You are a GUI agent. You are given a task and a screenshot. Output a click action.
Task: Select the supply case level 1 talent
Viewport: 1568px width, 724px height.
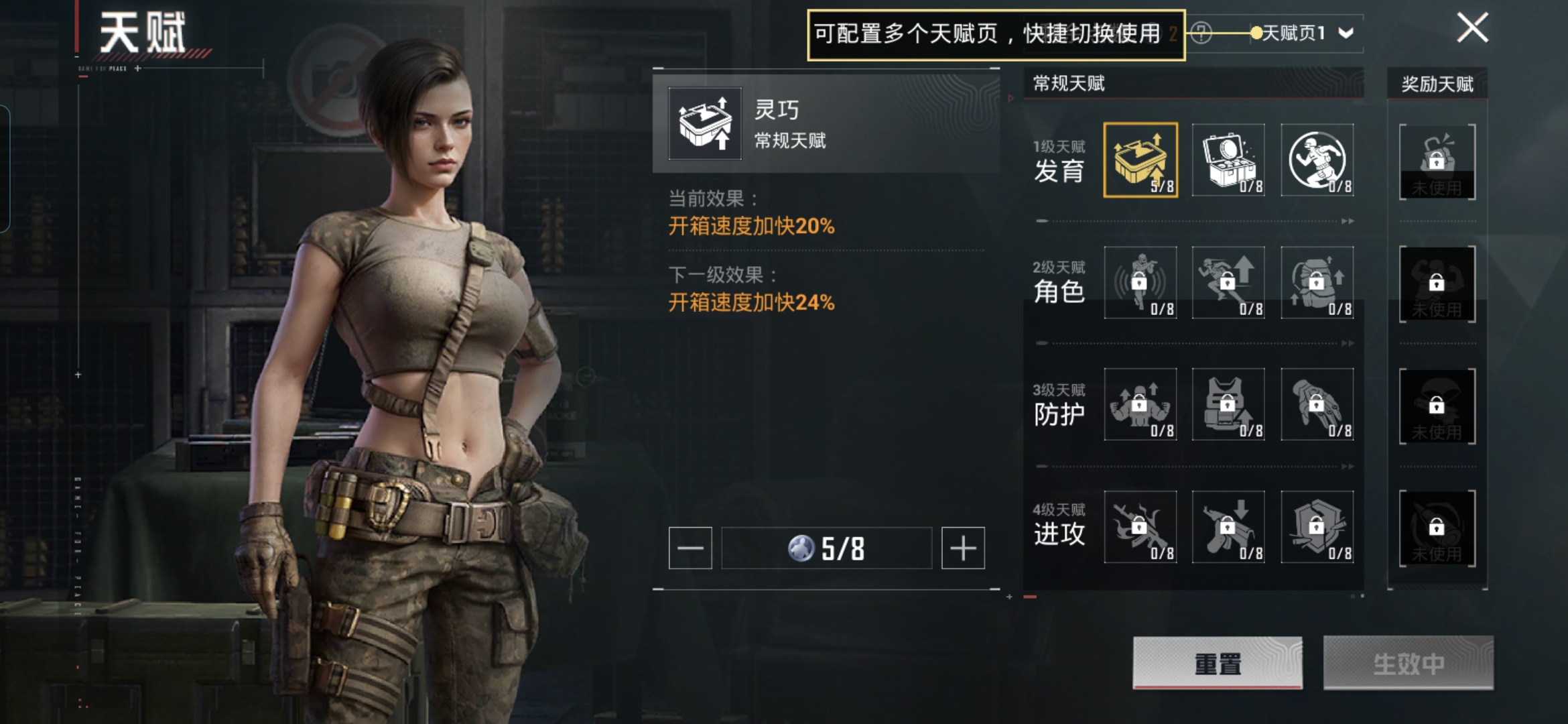click(1228, 160)
